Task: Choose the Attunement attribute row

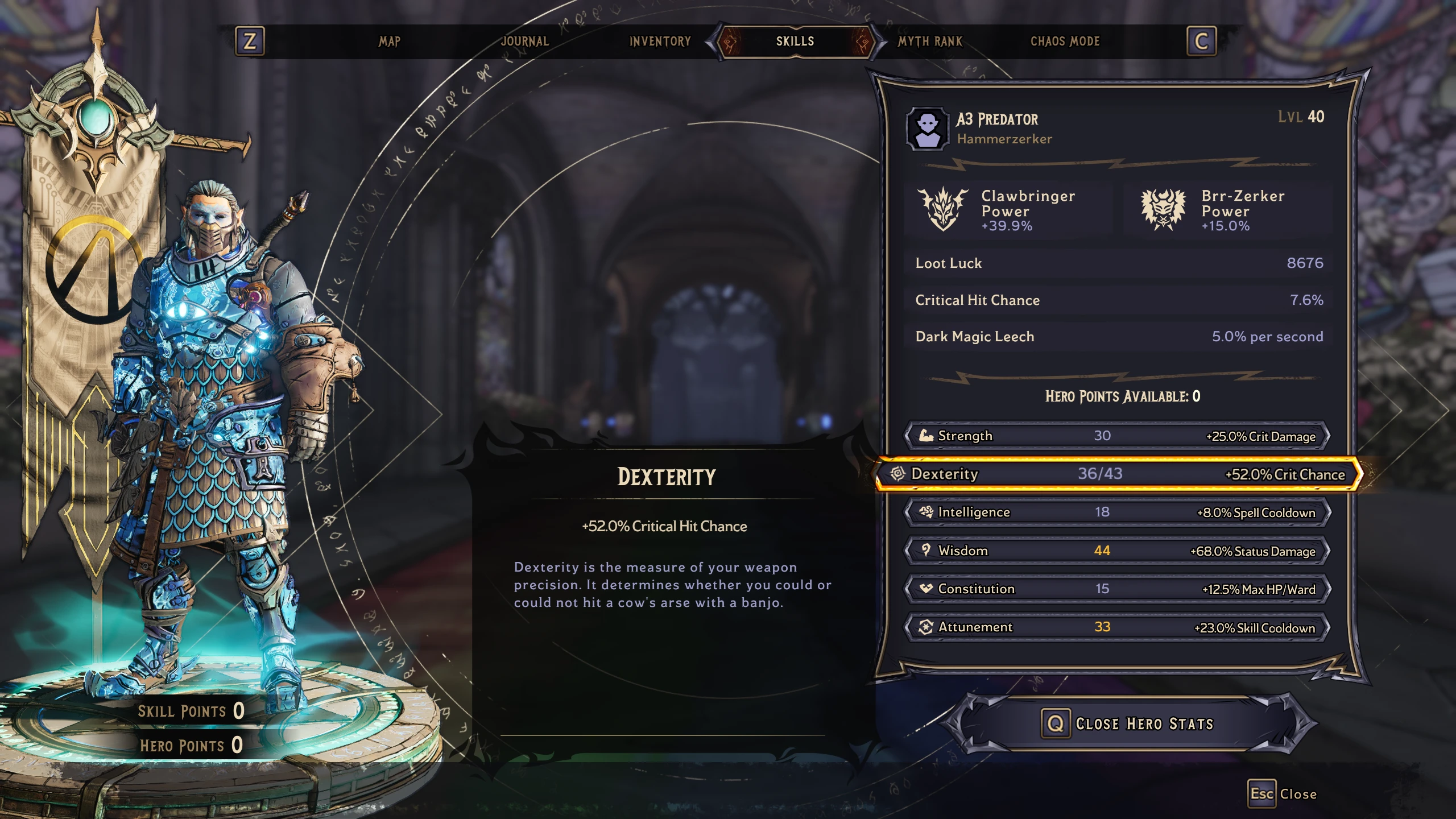Action: point(1117,627)
